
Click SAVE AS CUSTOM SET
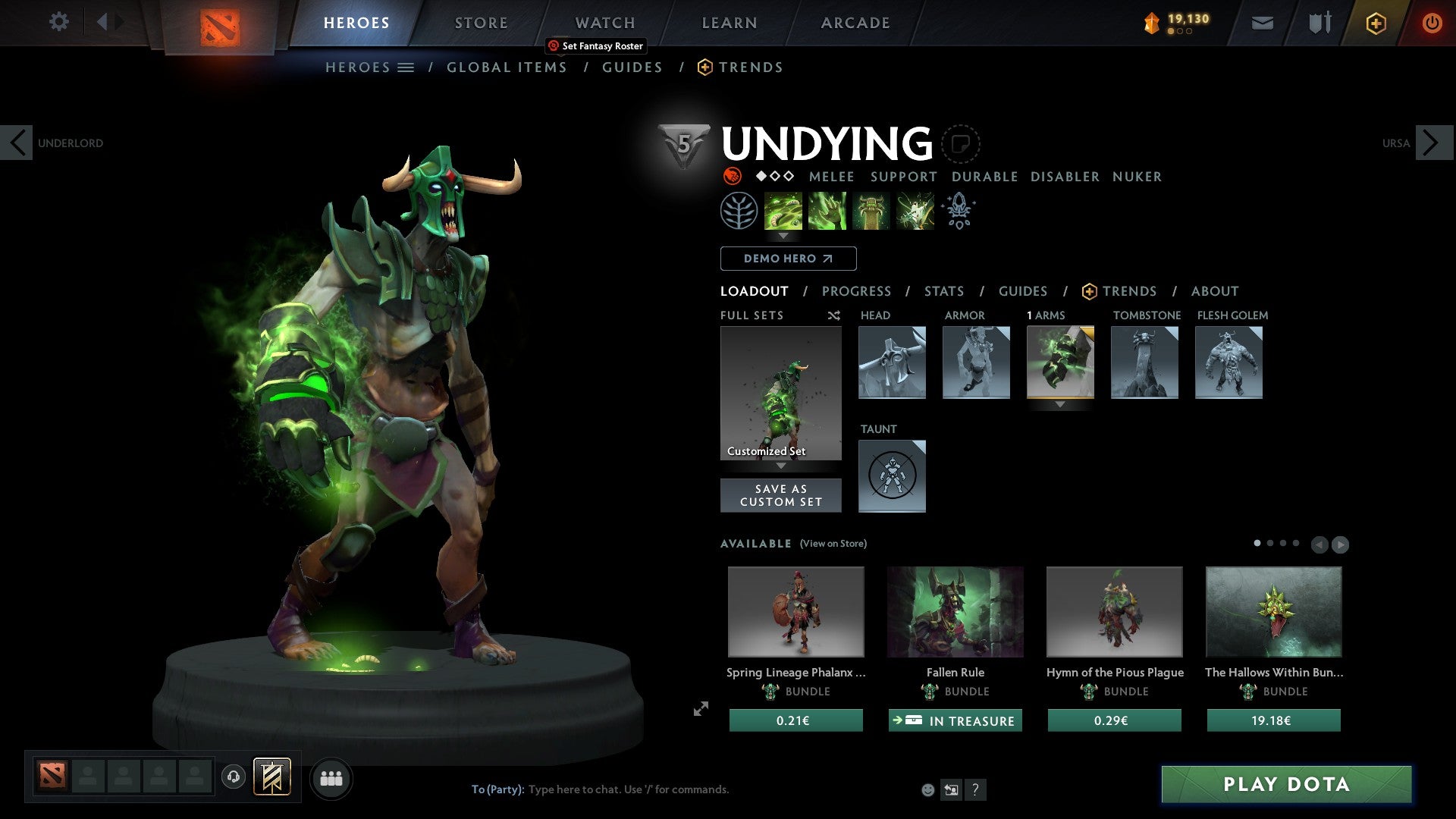point(780,494)
